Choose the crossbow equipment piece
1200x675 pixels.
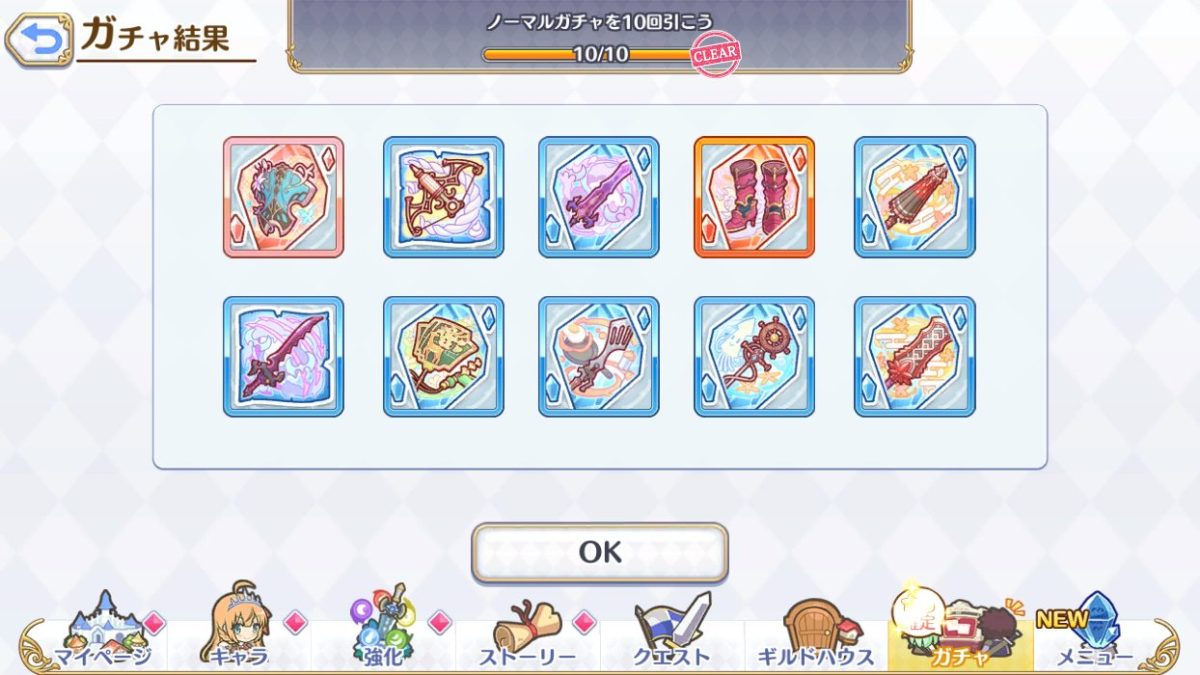pyautogui.click(x=443, y=197)
